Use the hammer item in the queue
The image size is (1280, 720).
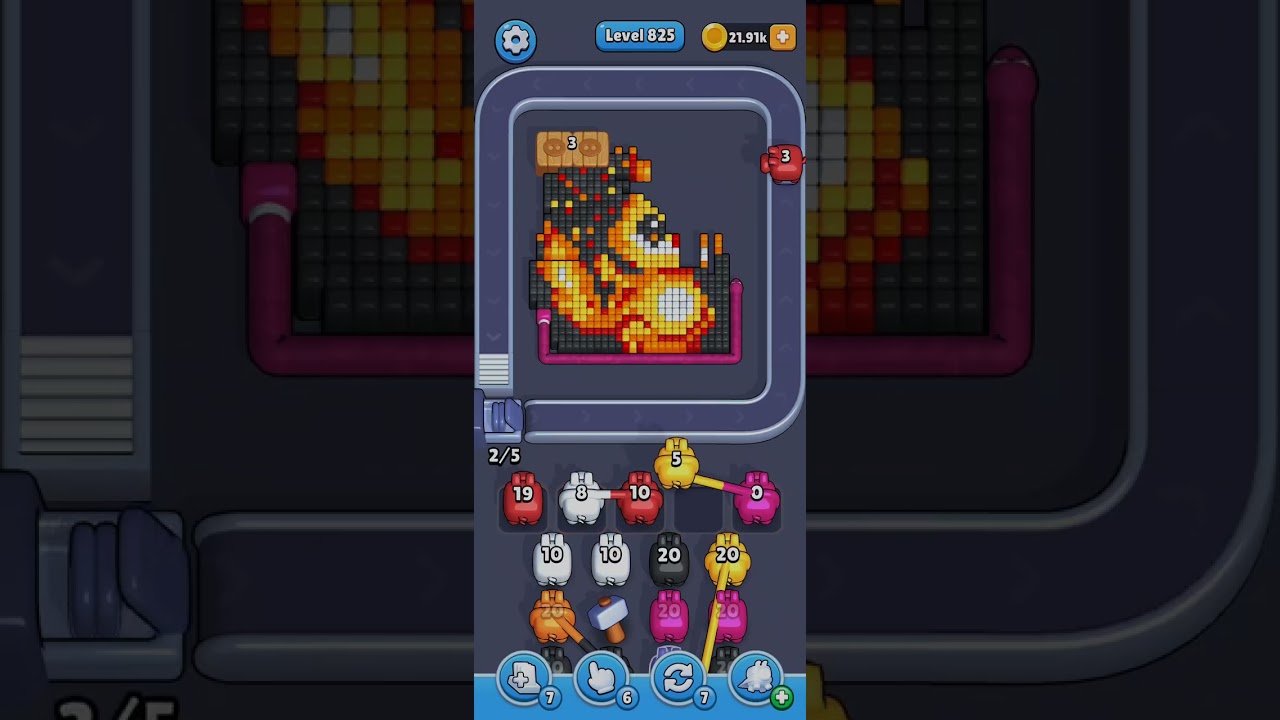pyautogui.click(x=608, y=618)
